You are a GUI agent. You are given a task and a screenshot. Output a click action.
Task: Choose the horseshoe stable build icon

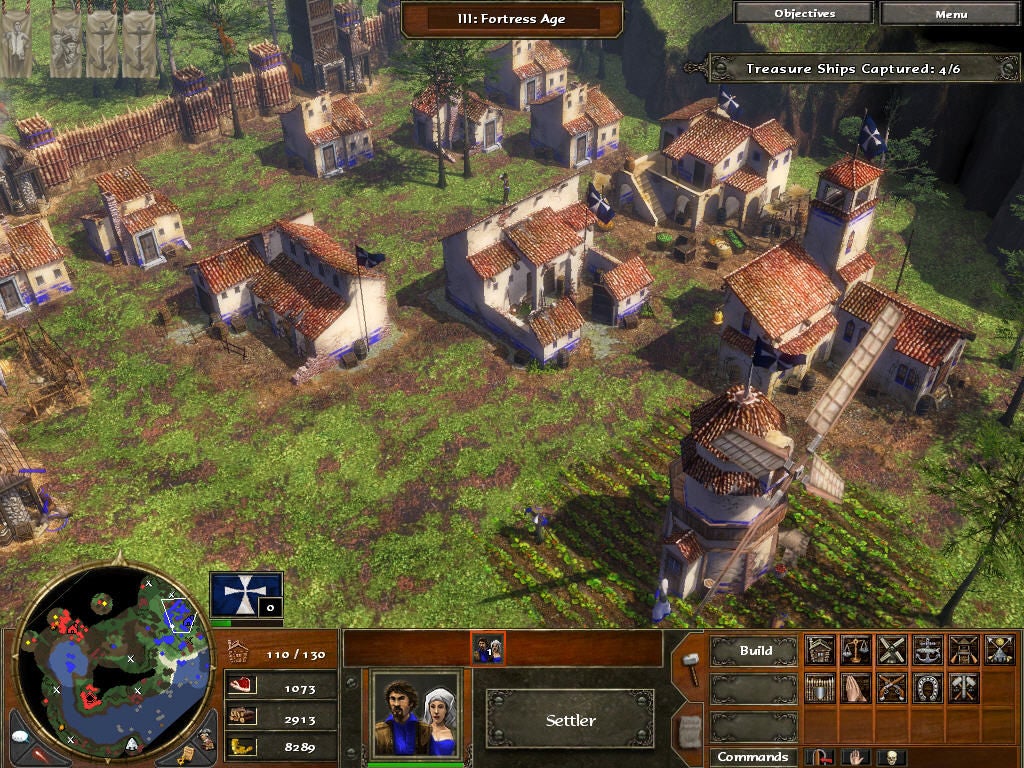pos(927,687)
